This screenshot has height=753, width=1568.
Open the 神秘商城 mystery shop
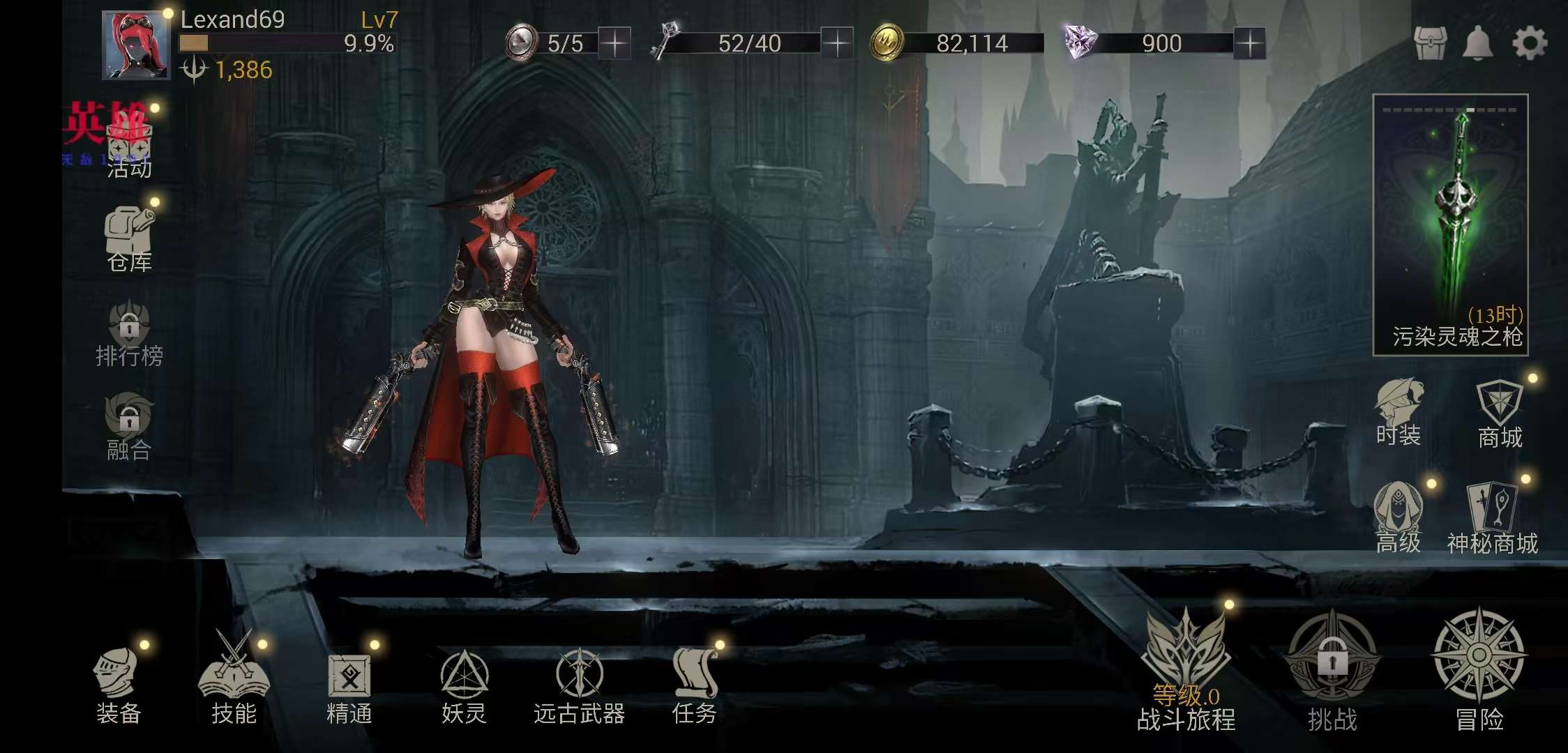(x=1493, y=519)
